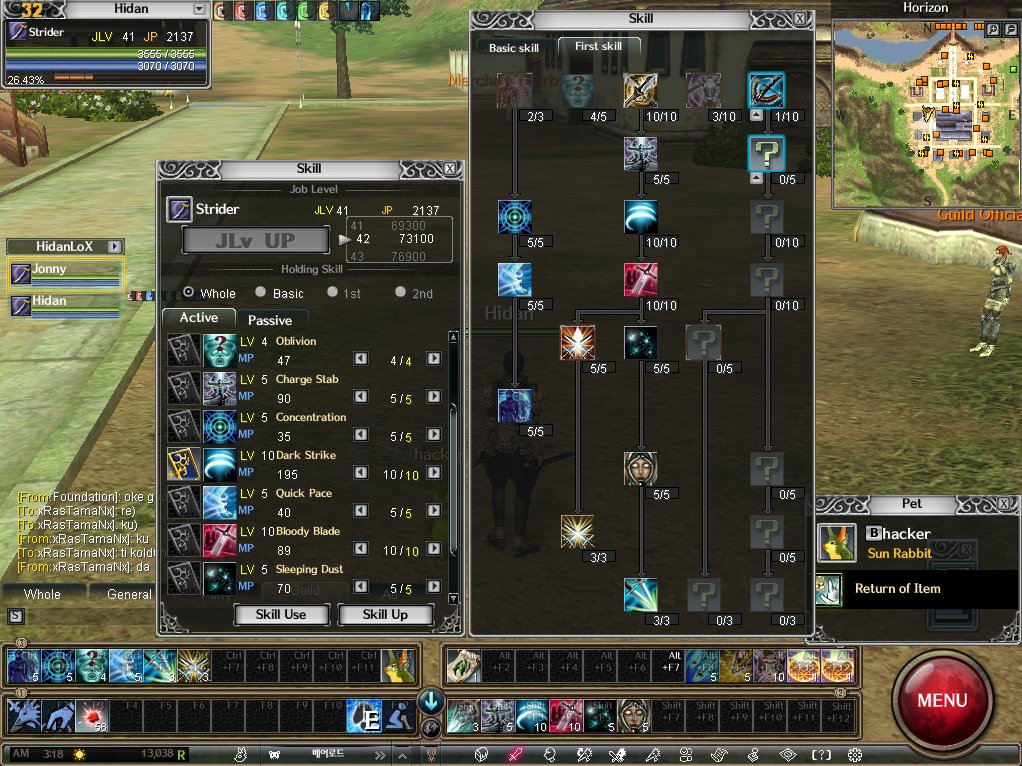1022x766 pixels.
Task: Open the red MENU button
Action: pos(941,700)
